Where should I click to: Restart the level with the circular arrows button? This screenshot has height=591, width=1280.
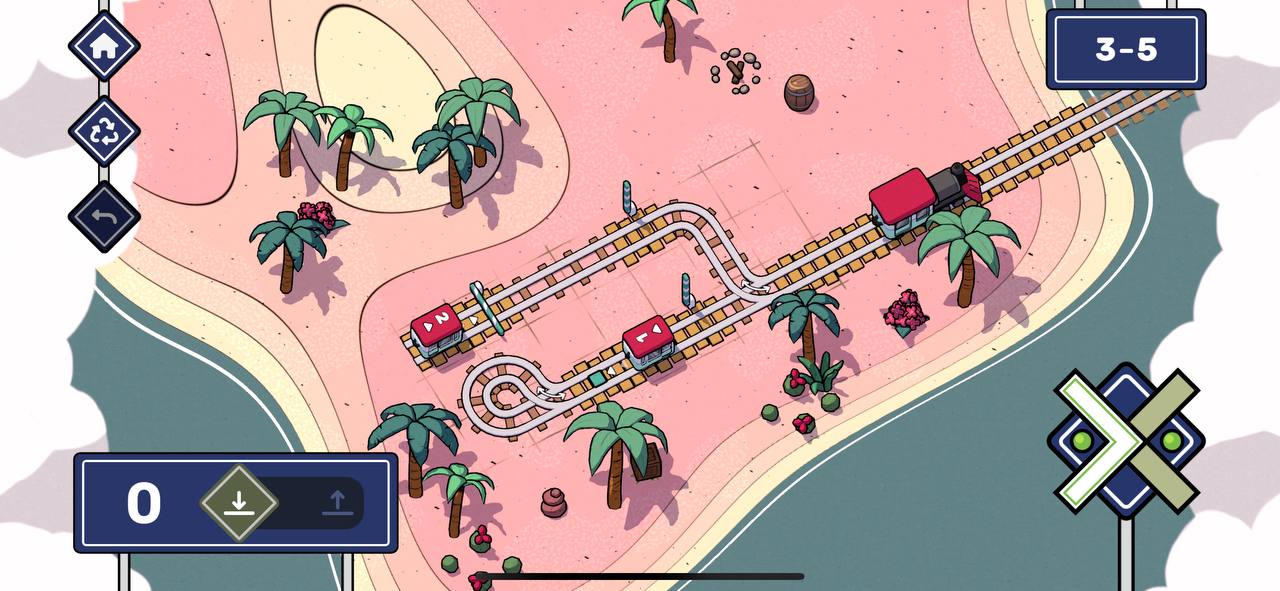pyautogui.click(x=103, y=132)
